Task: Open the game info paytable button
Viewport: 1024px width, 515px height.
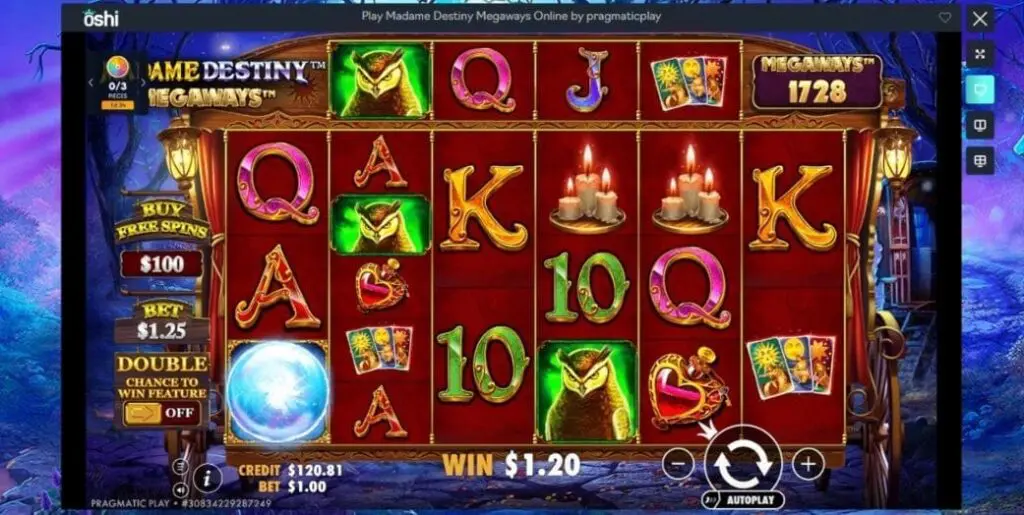Action: pos(207,477)
